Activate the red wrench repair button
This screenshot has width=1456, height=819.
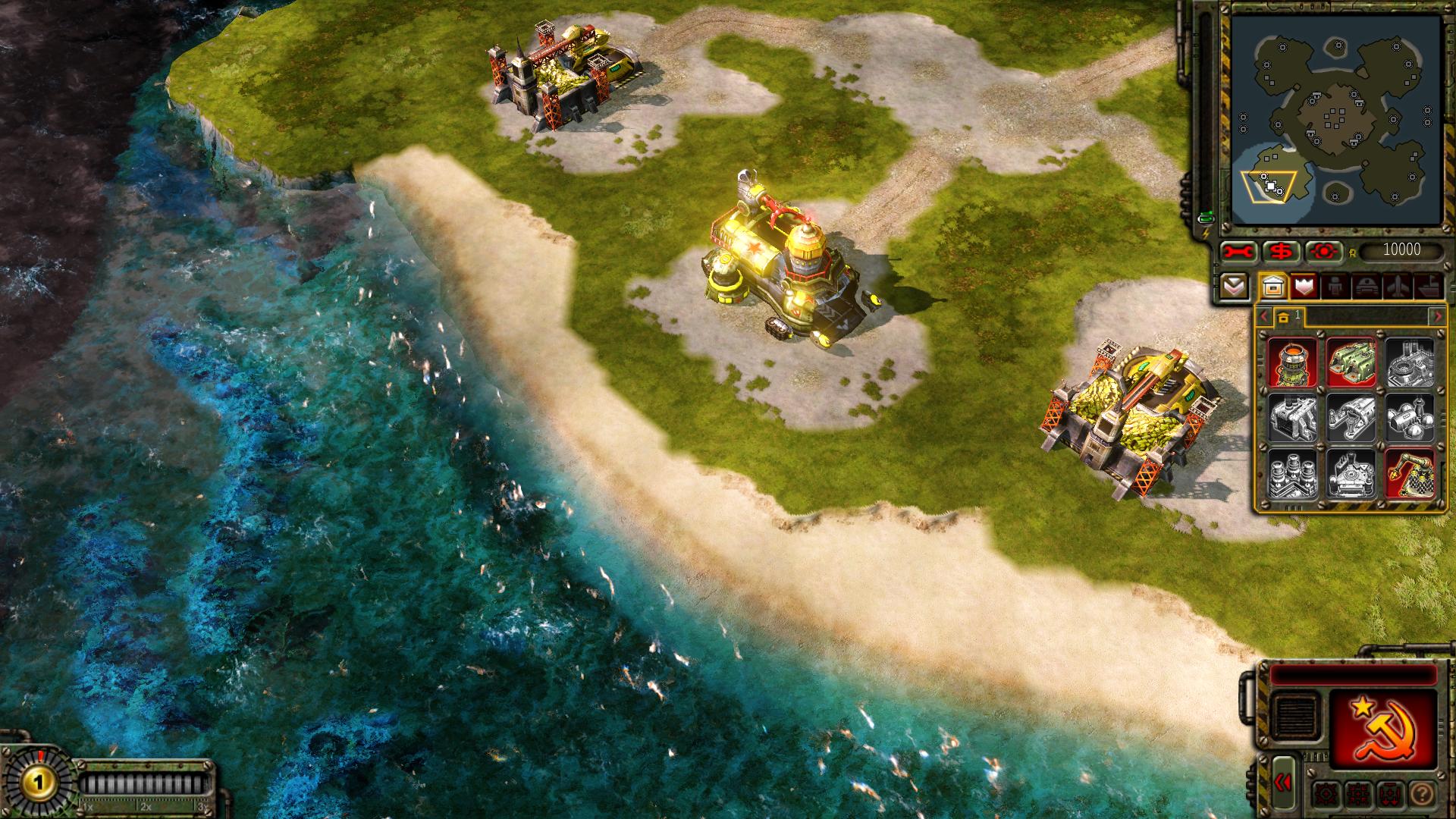tap(1240, 251)
